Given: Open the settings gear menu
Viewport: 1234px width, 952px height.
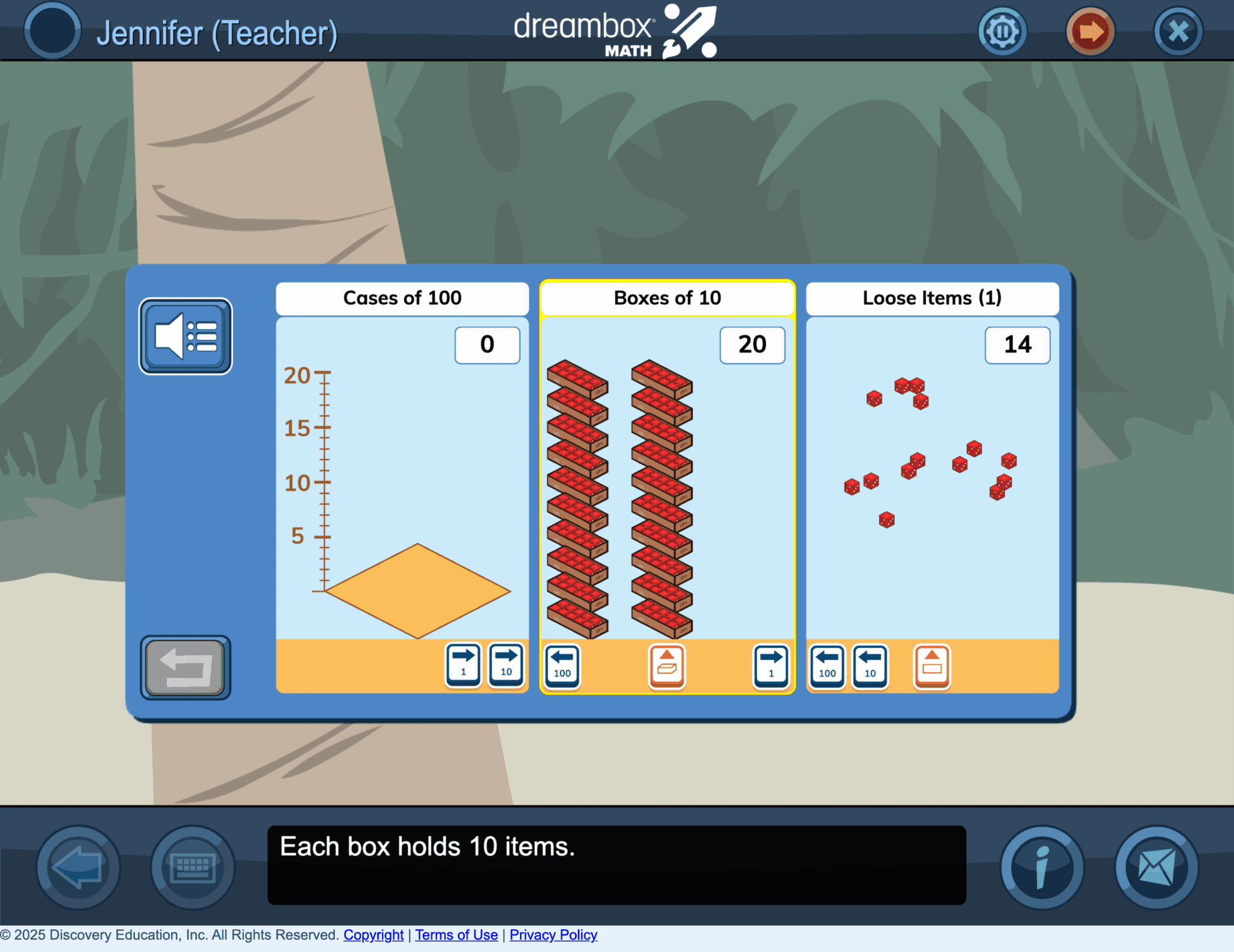Looking at the screenshot, I should [x=1002, y=31].
